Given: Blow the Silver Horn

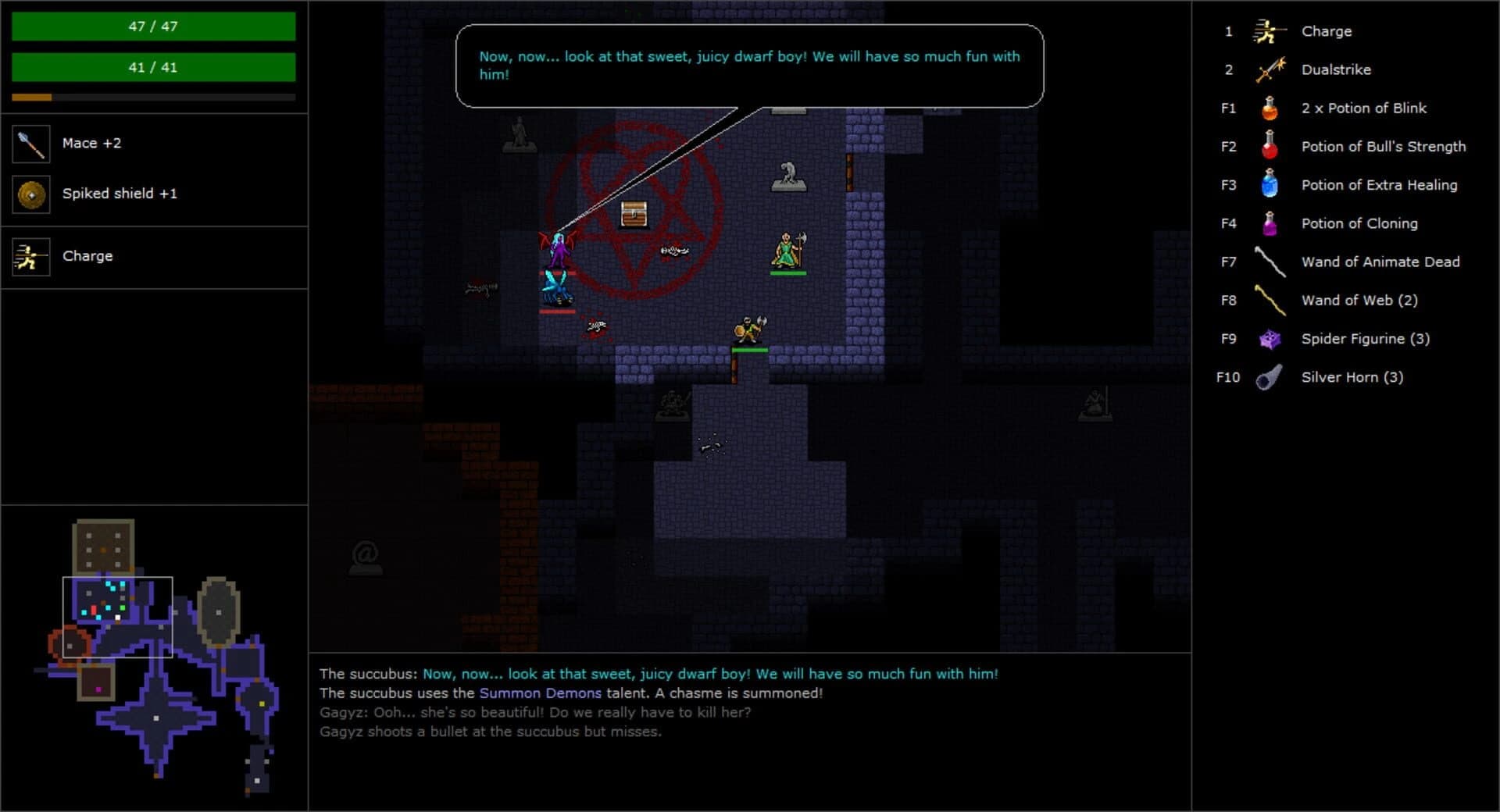Looking at the screenshot, I should [1268, 377].
